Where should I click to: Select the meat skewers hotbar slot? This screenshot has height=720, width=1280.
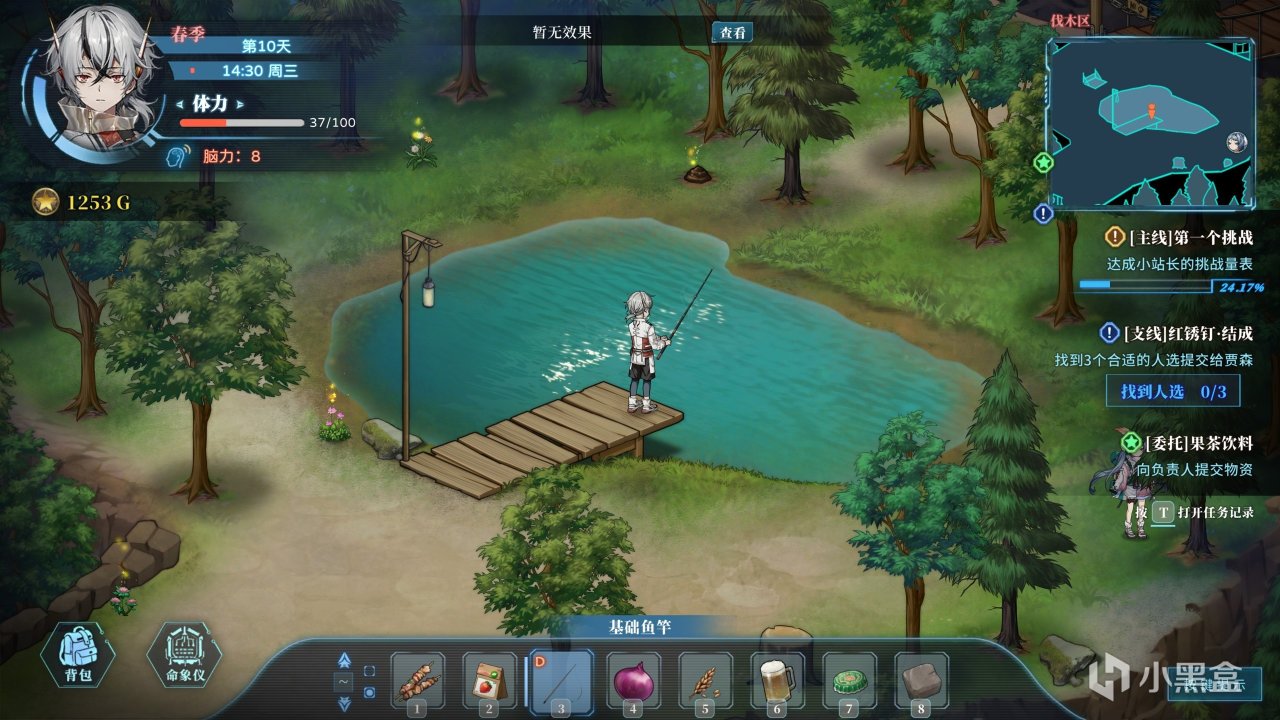tap(417, 681)
